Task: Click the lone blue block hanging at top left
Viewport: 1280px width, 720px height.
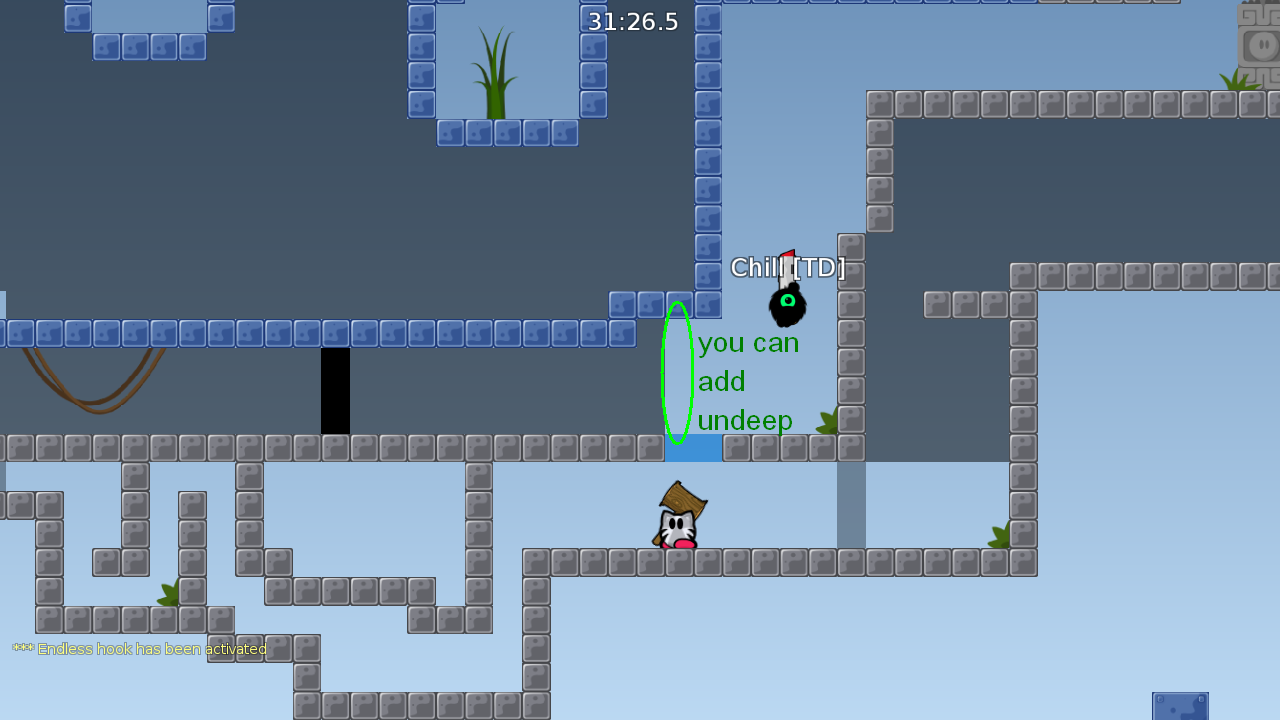Action: click(x=78, y=17)
